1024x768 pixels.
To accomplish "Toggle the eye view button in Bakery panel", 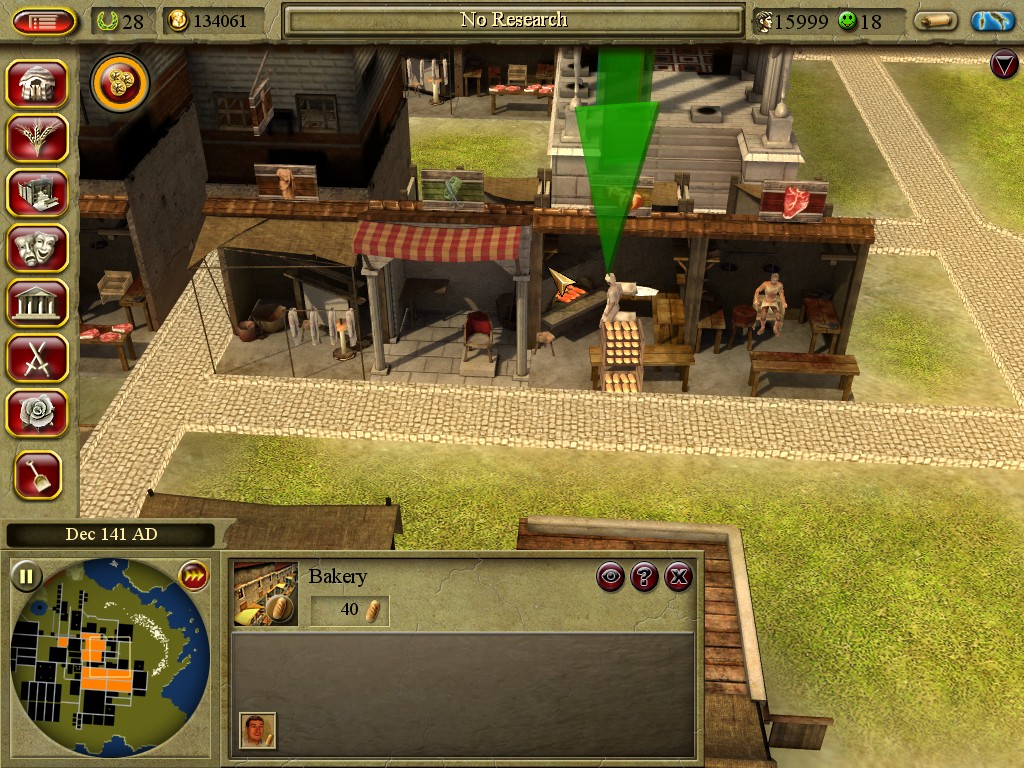I will [611, 576].
